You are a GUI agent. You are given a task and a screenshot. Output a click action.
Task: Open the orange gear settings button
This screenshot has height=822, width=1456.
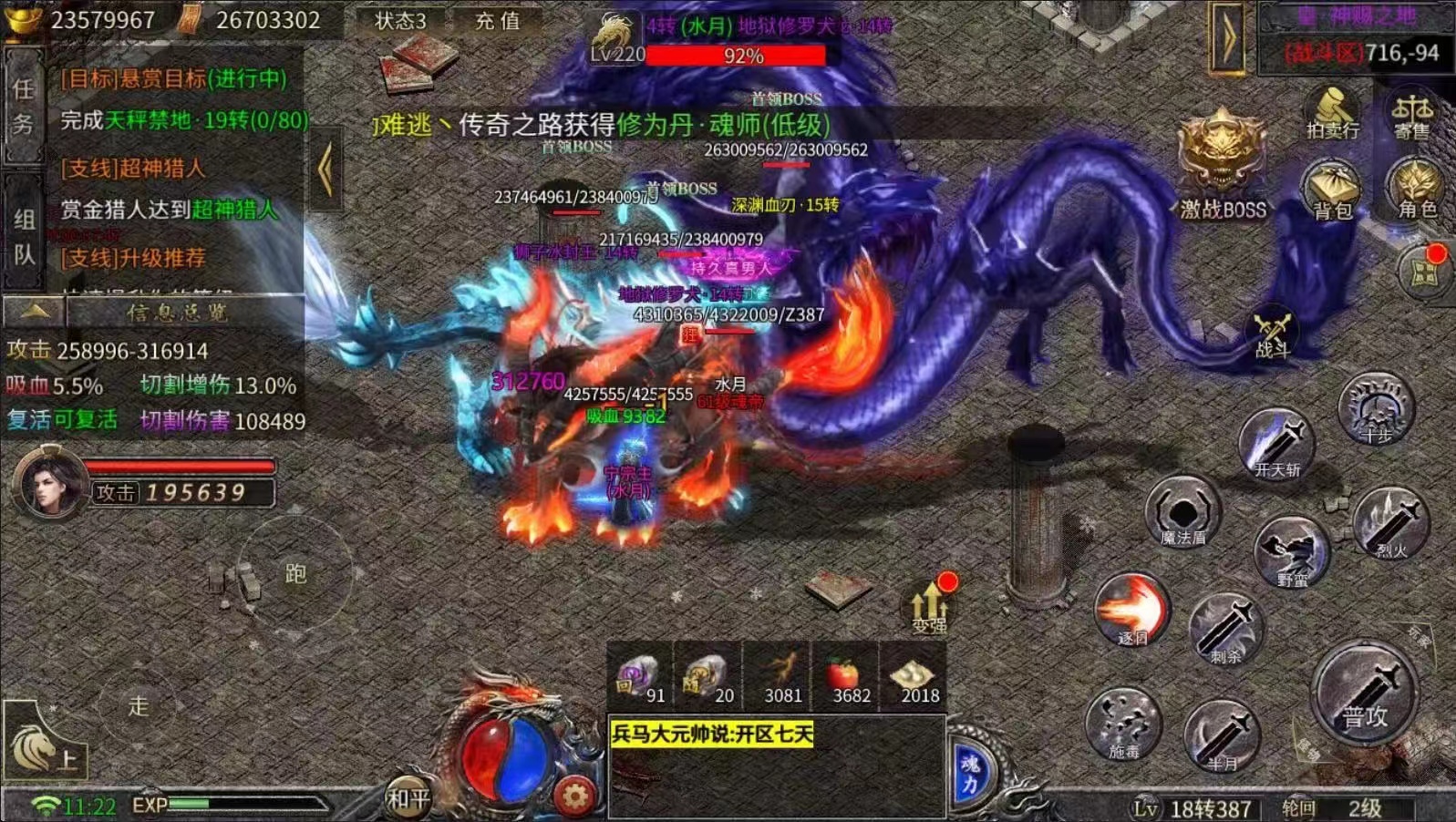coord(574,797)
